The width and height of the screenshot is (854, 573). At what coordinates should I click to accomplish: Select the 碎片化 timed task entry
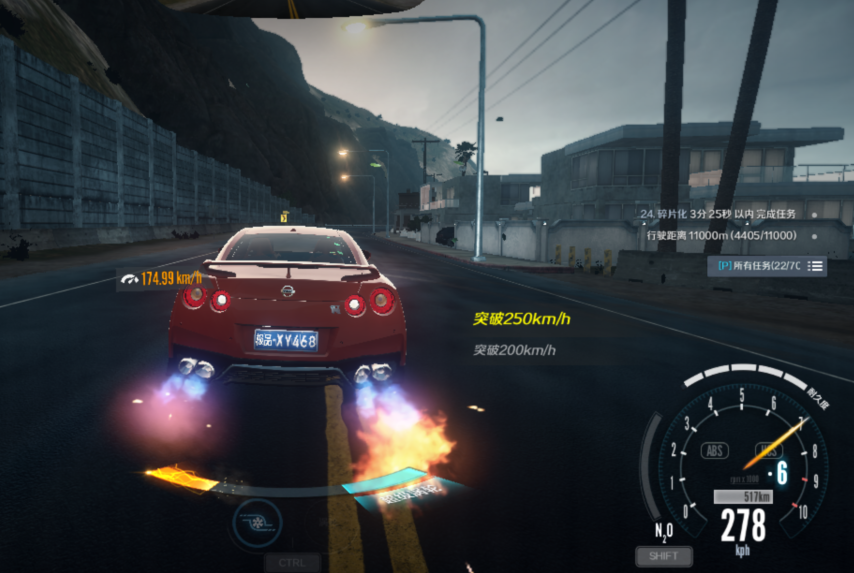[x=718, y=214]
